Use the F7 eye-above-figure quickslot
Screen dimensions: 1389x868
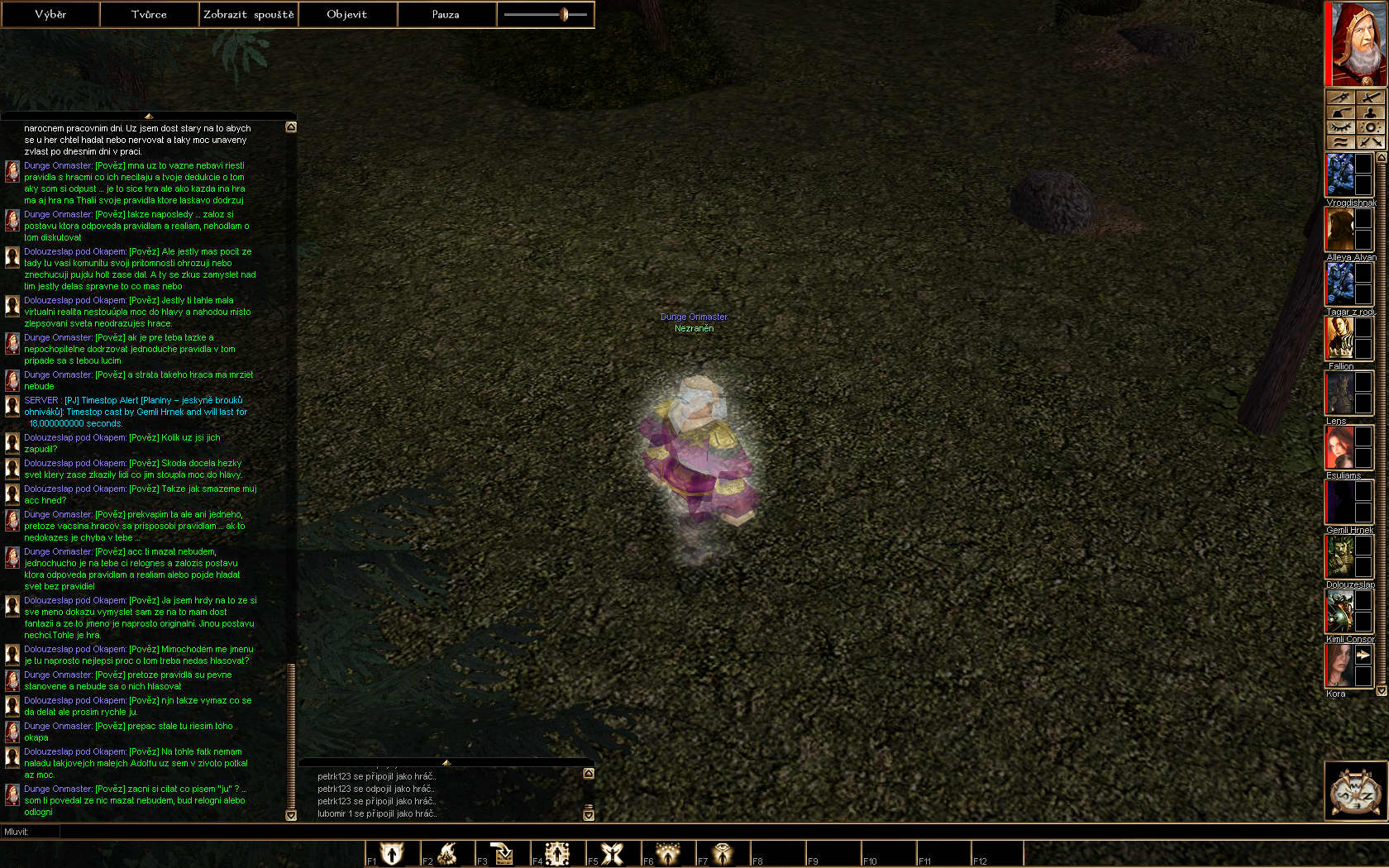[723, 852]
